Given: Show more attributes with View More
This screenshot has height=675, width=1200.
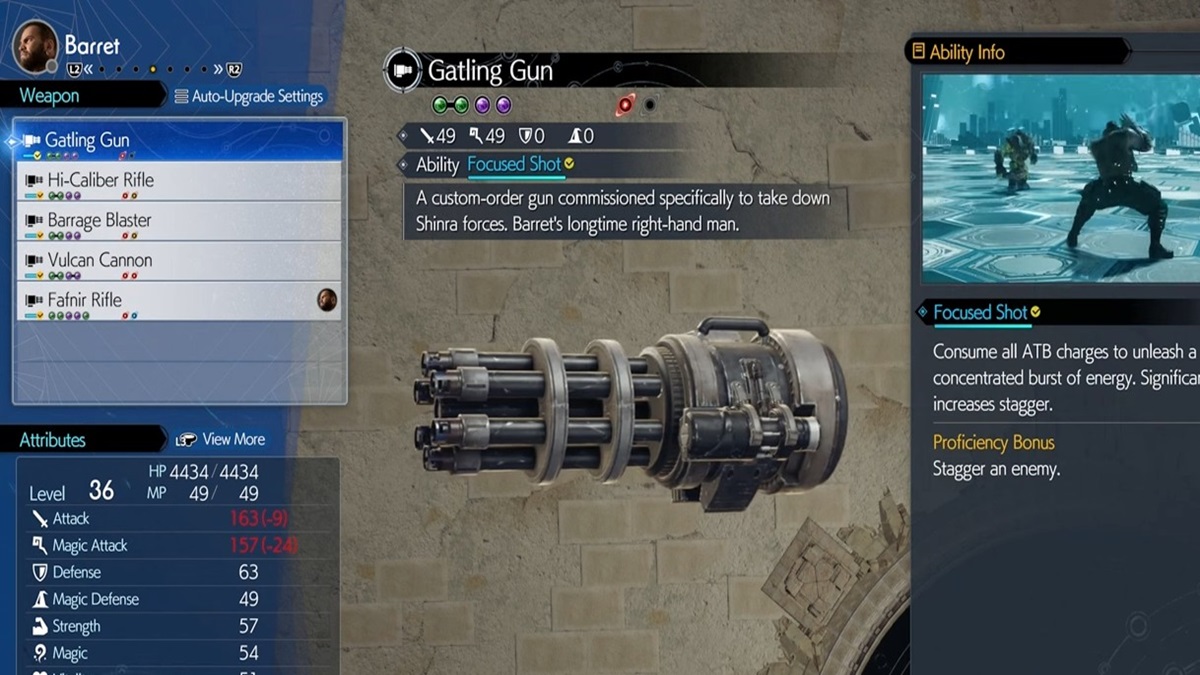Looking at the screenshot, I should tap(221, 439).
